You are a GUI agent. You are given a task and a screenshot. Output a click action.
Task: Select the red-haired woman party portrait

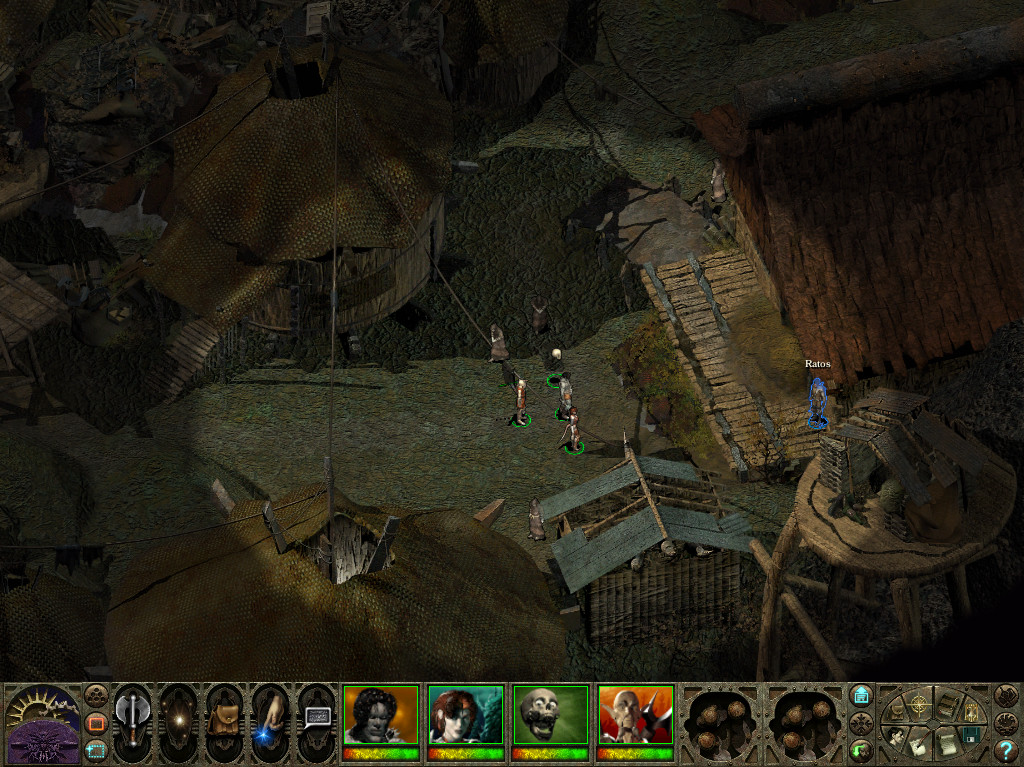465,716
